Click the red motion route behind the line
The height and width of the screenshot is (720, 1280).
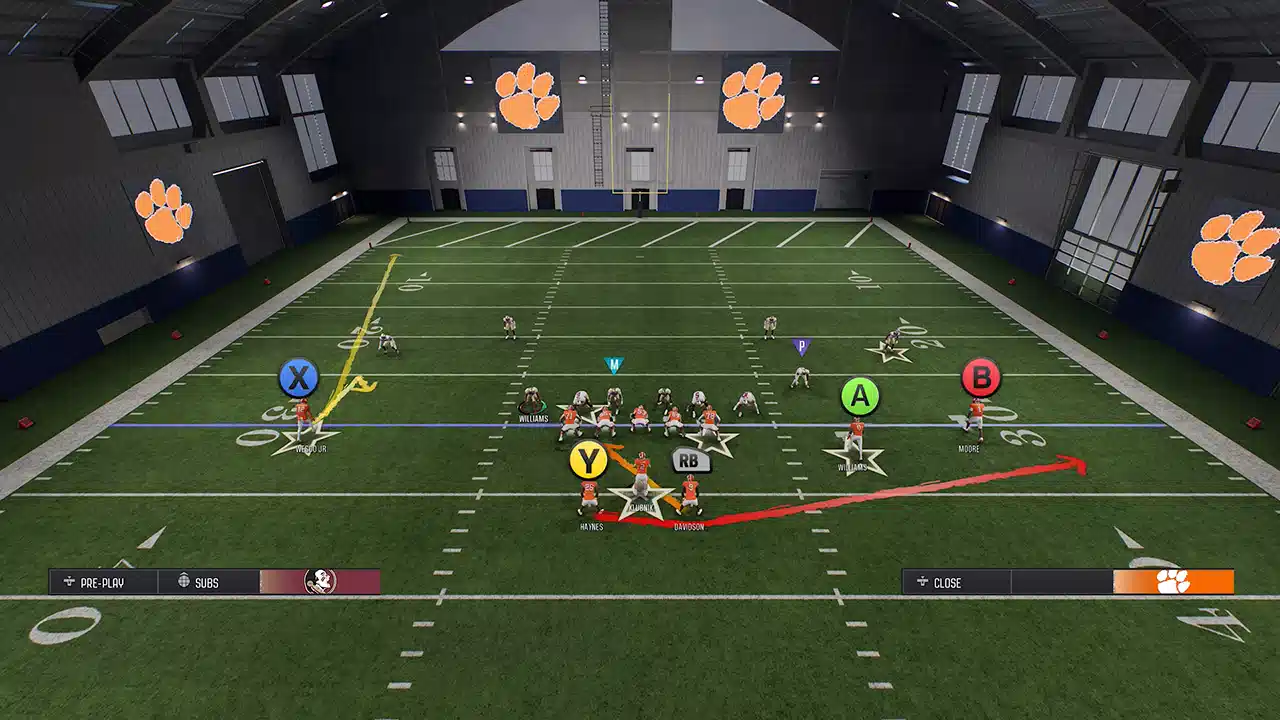900,487
